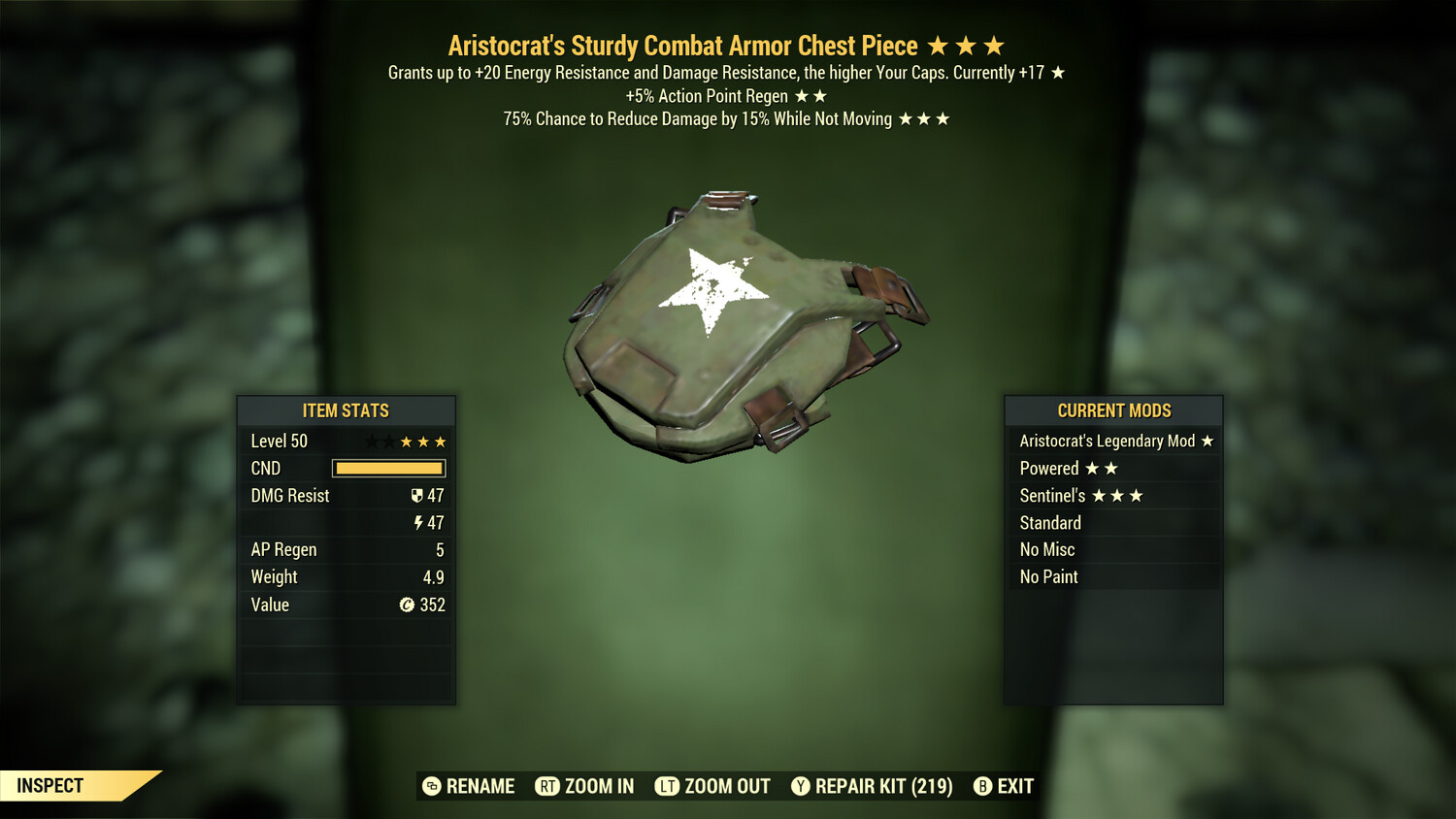Click the CURRENT MODS panel header
1456x819 pixels.
[x=1113, y=410]
